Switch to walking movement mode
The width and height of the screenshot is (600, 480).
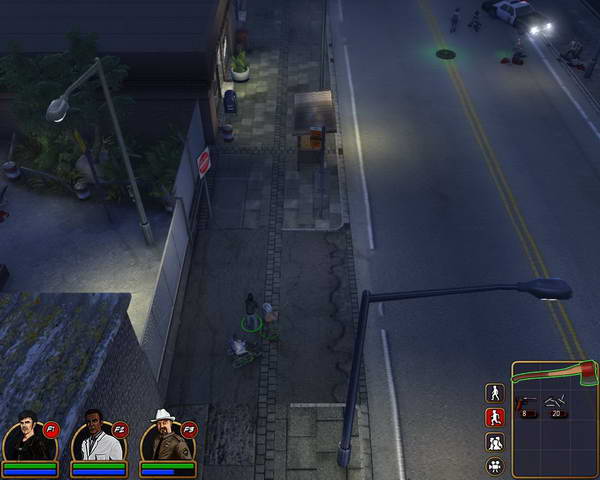(x=494, y=393)
